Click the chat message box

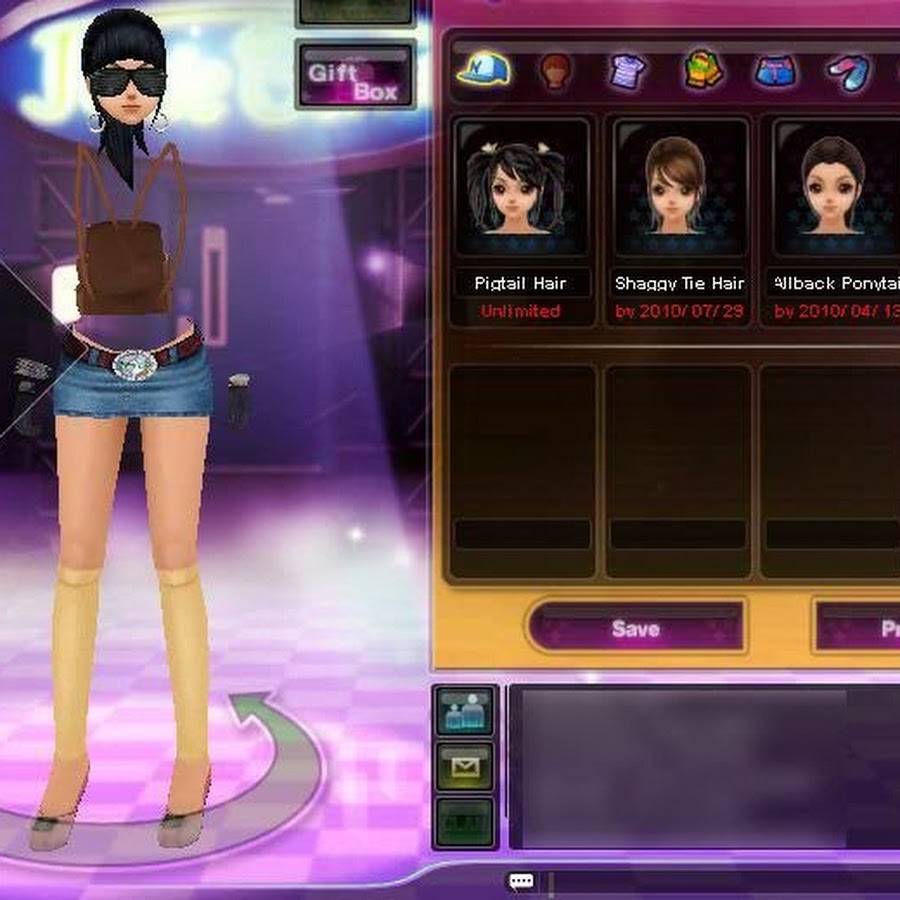click(700, 765)
